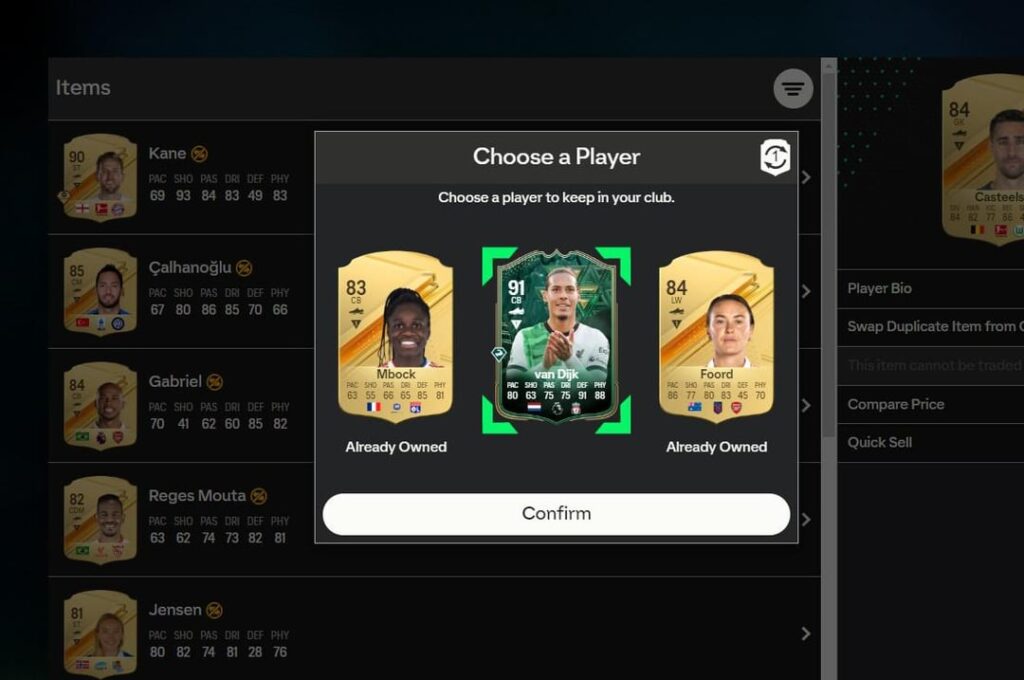Open Player Bio
The image size is (1024, 680).
click(930, 288)
